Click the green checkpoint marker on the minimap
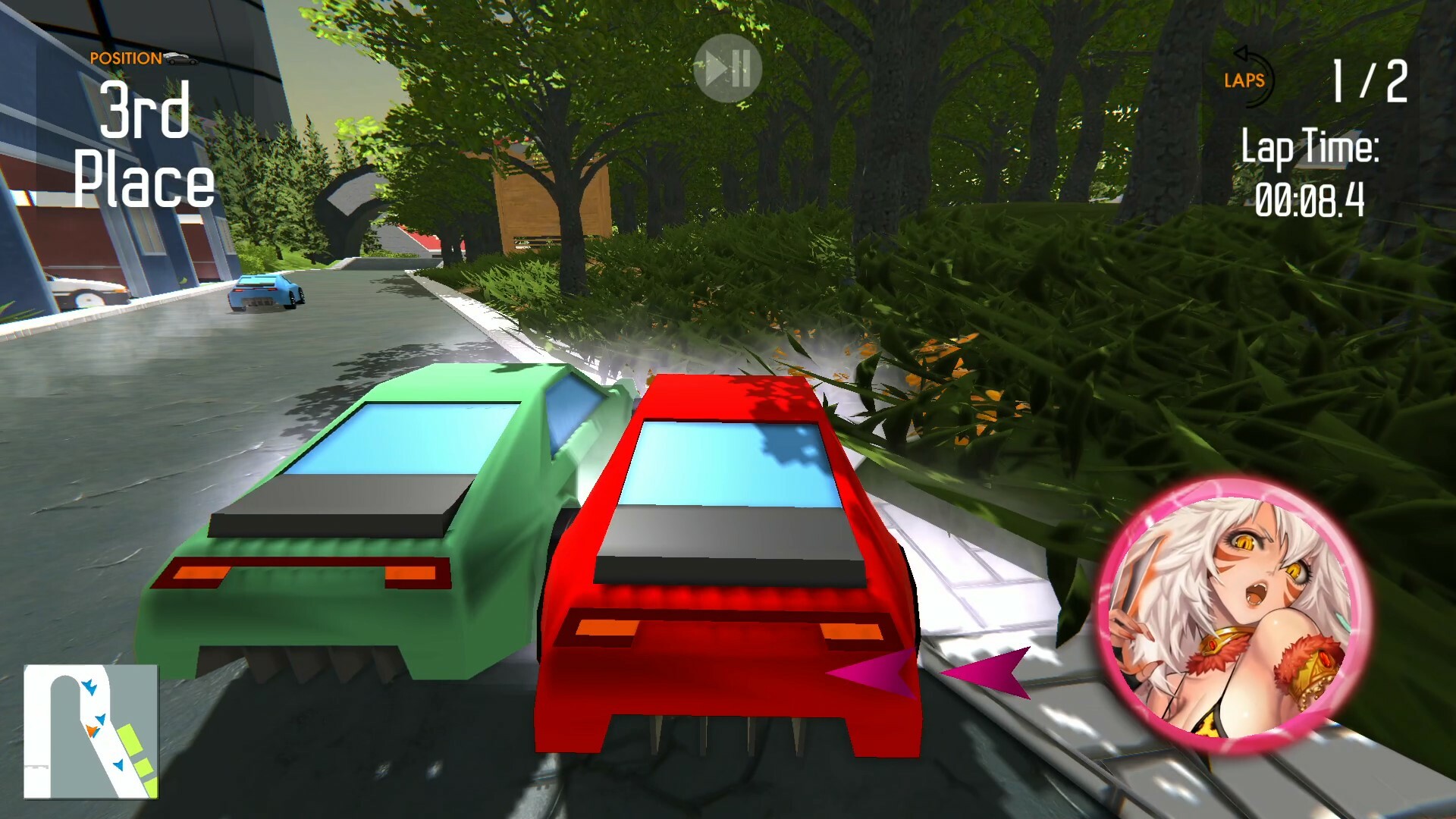1456x819 pixels. (130, 740)
